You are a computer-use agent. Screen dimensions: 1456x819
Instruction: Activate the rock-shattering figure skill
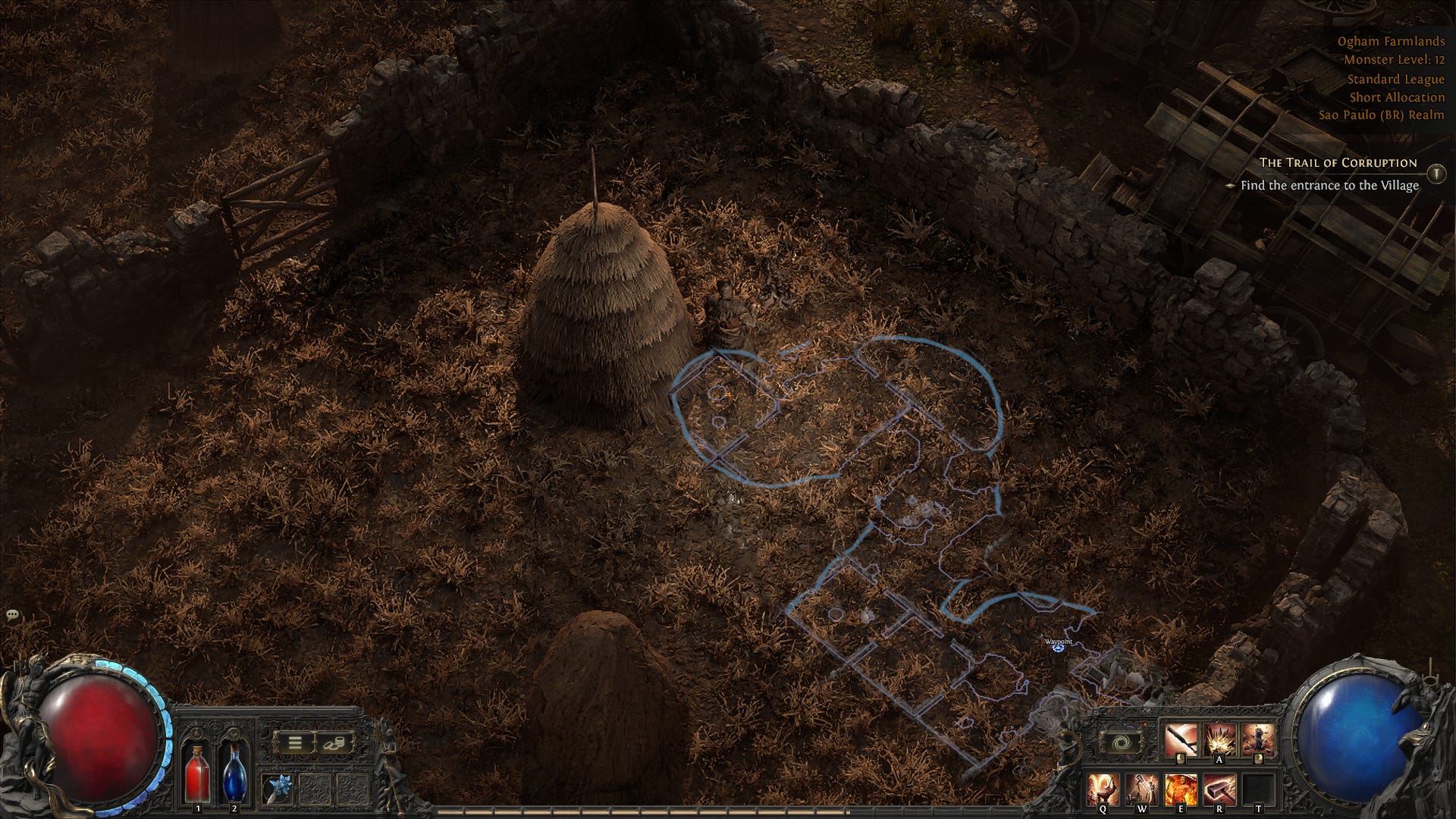tap(1257, 739)
